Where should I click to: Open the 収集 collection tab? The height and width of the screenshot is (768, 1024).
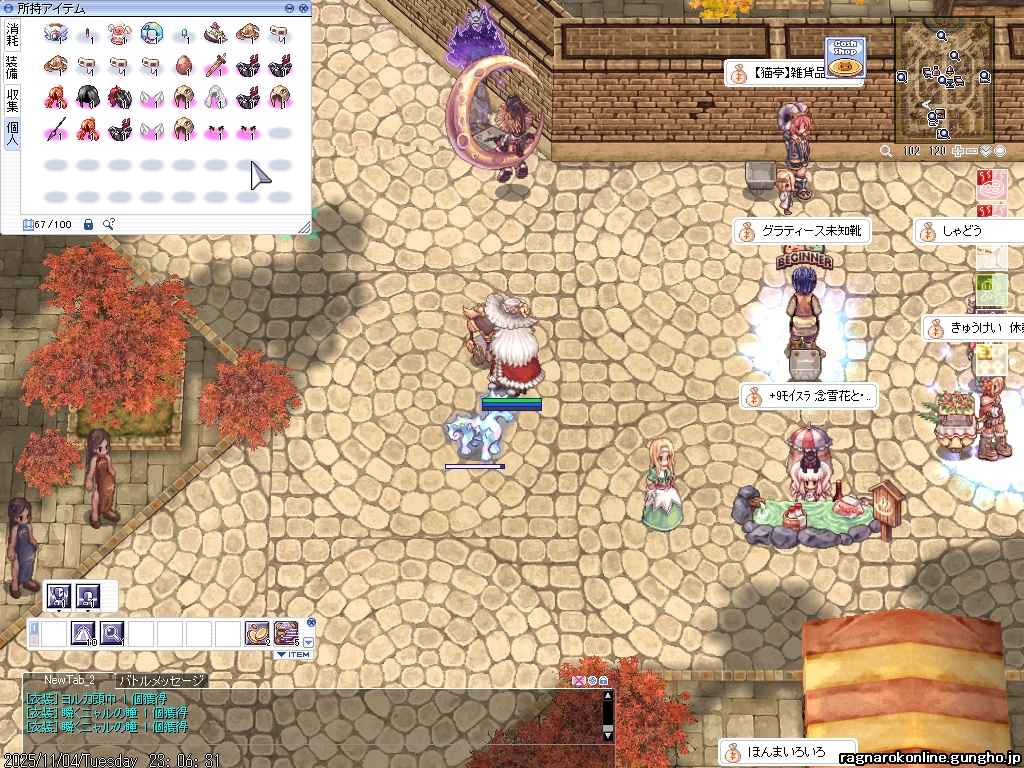pos(12,99)
